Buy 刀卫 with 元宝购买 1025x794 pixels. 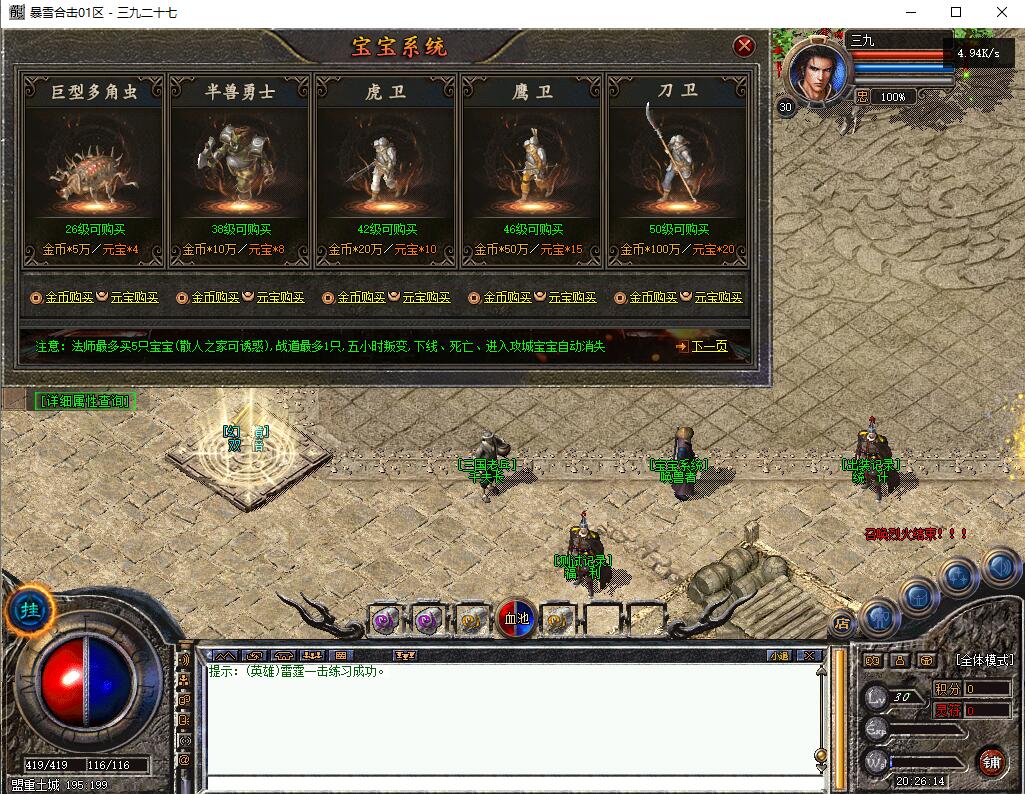(718, 298)
